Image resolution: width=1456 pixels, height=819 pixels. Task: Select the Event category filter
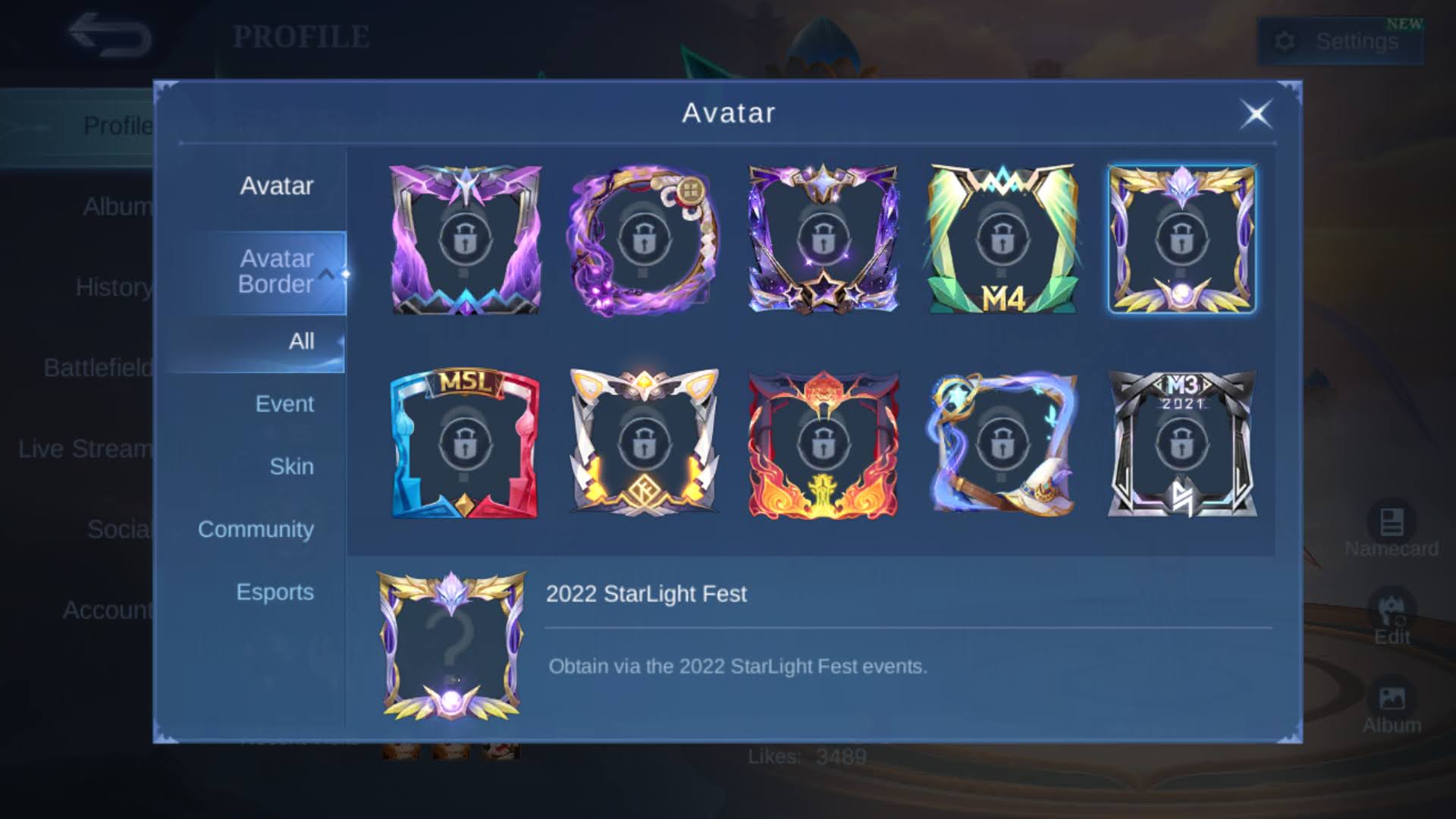pyautogui.click(x=286, y=403)
